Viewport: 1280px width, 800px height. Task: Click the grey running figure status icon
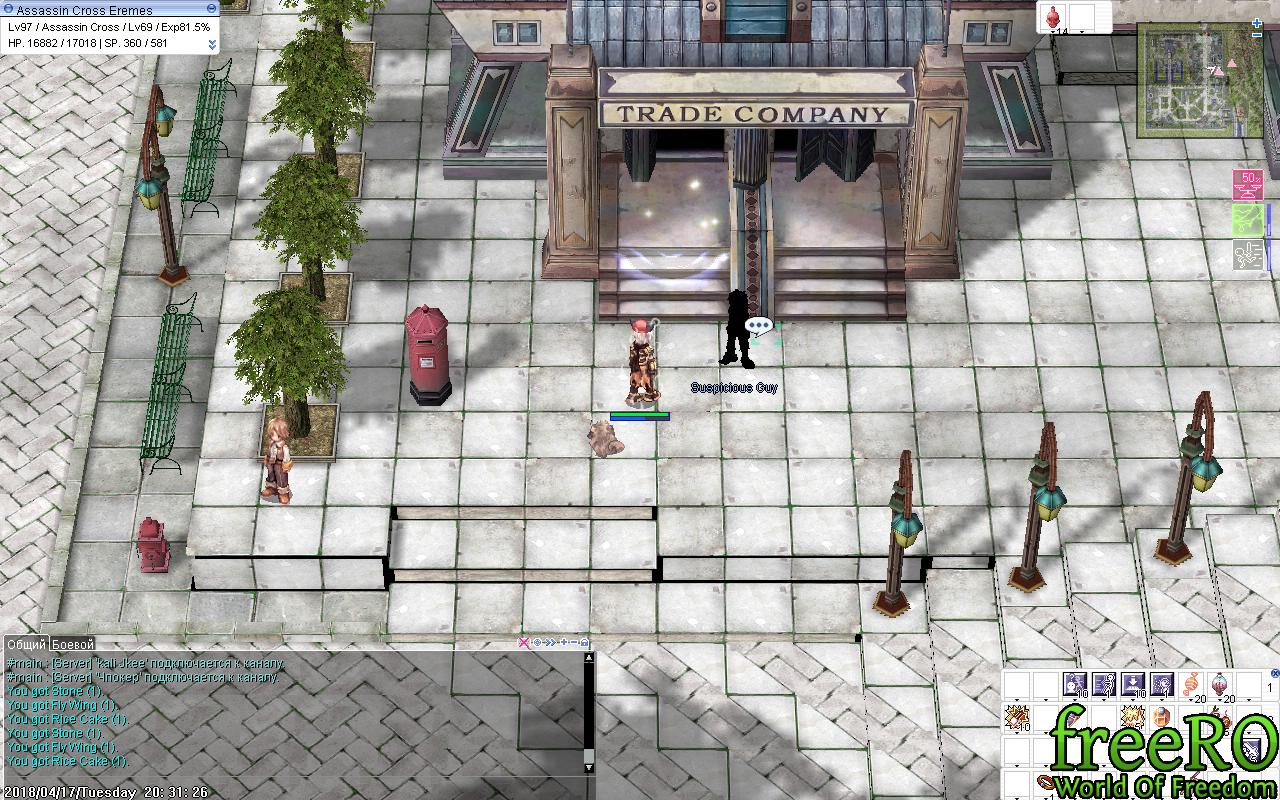[x=1247, y=254]
